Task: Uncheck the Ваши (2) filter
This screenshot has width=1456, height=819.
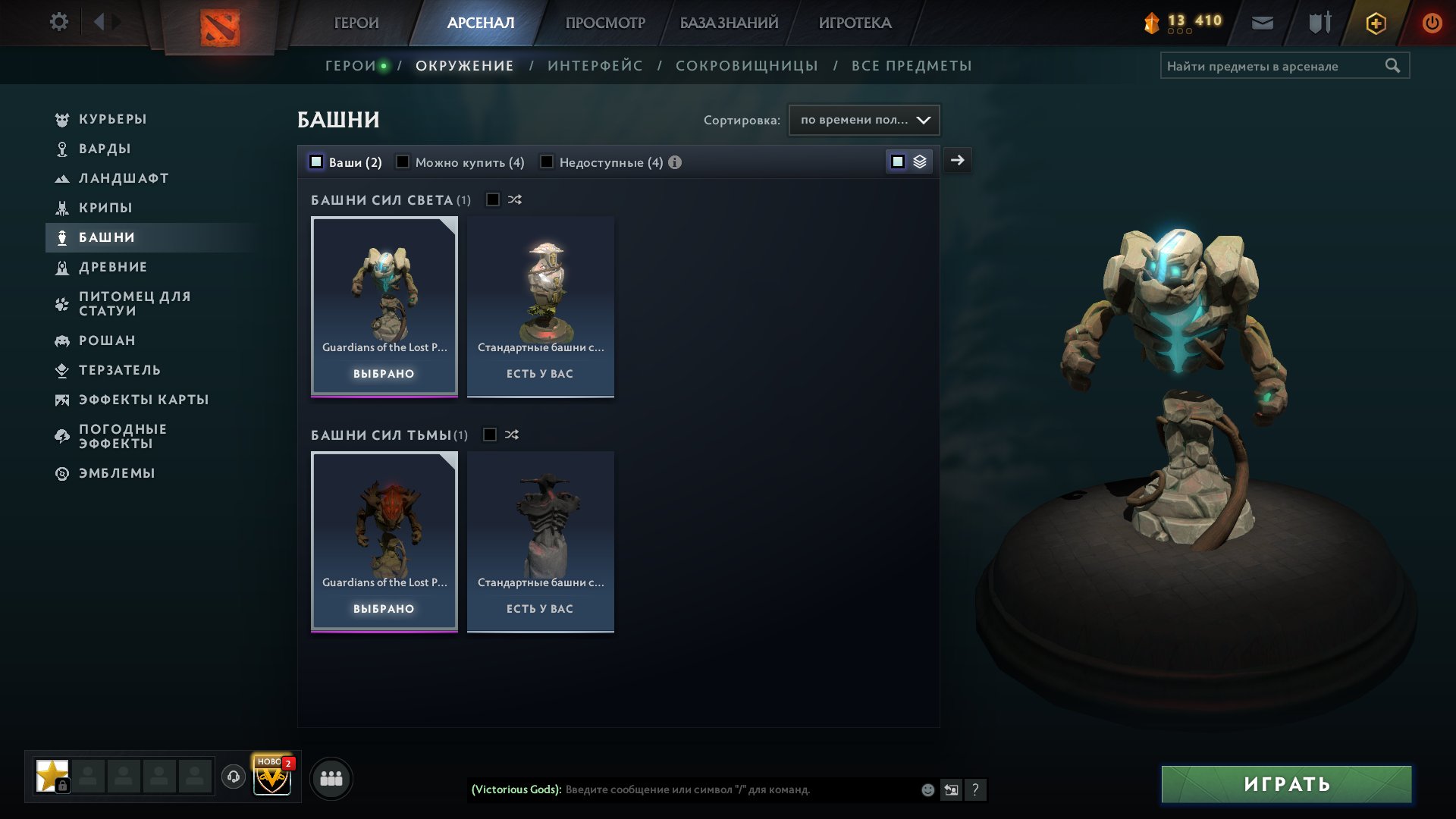Action: click(315, 162)
